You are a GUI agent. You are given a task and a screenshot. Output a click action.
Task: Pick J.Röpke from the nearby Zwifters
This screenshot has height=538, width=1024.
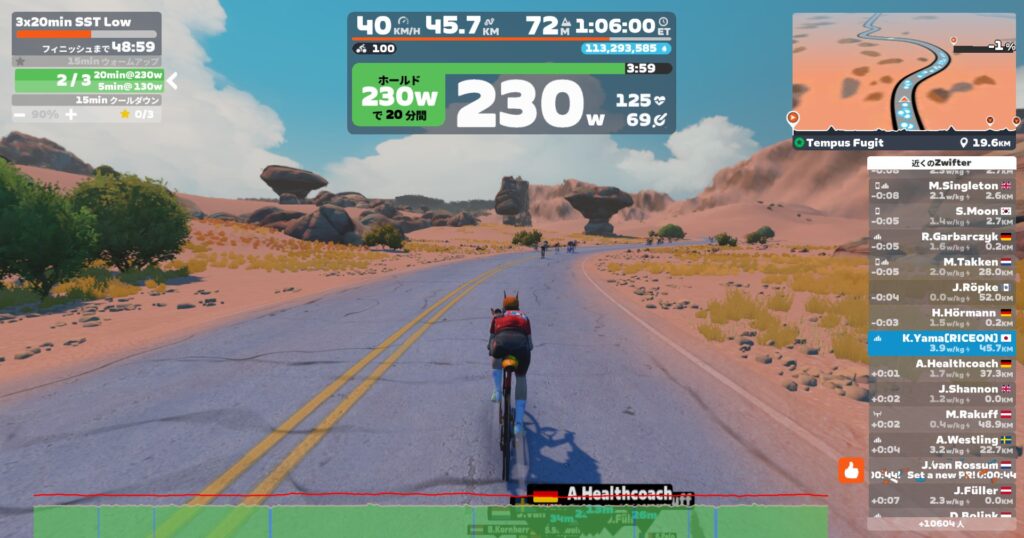942,292
